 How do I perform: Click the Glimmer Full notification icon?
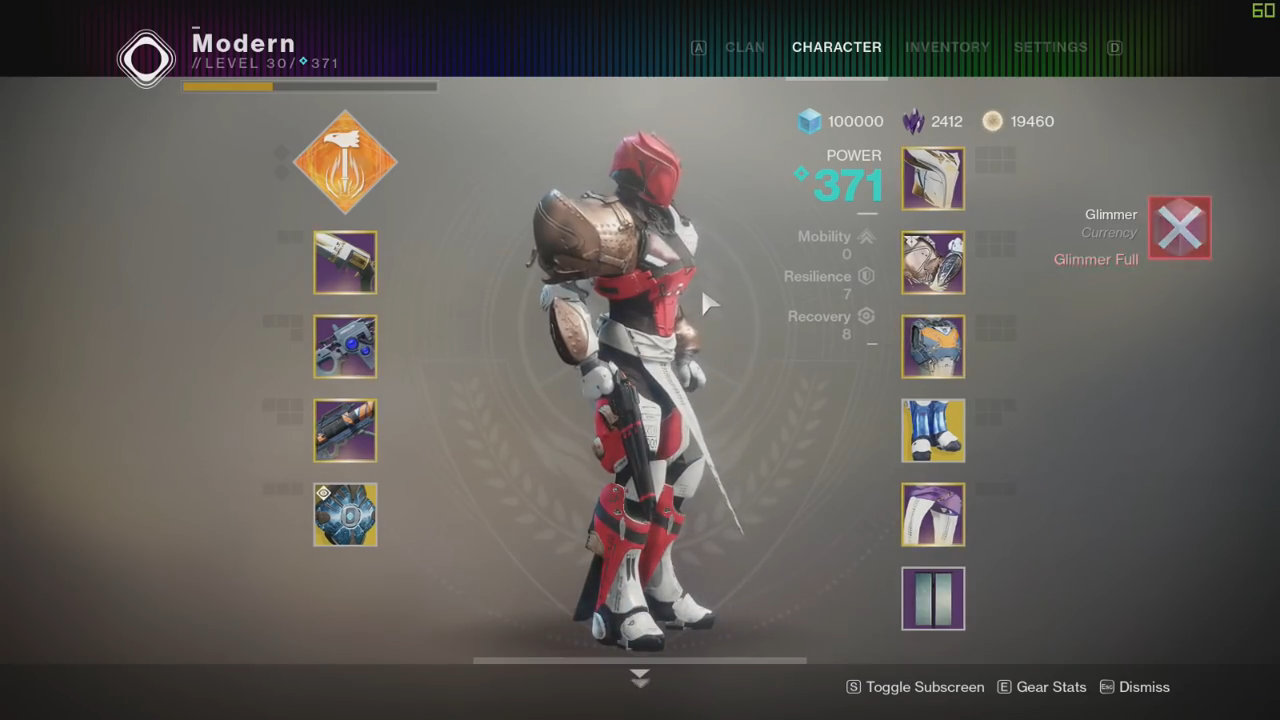1179,228
